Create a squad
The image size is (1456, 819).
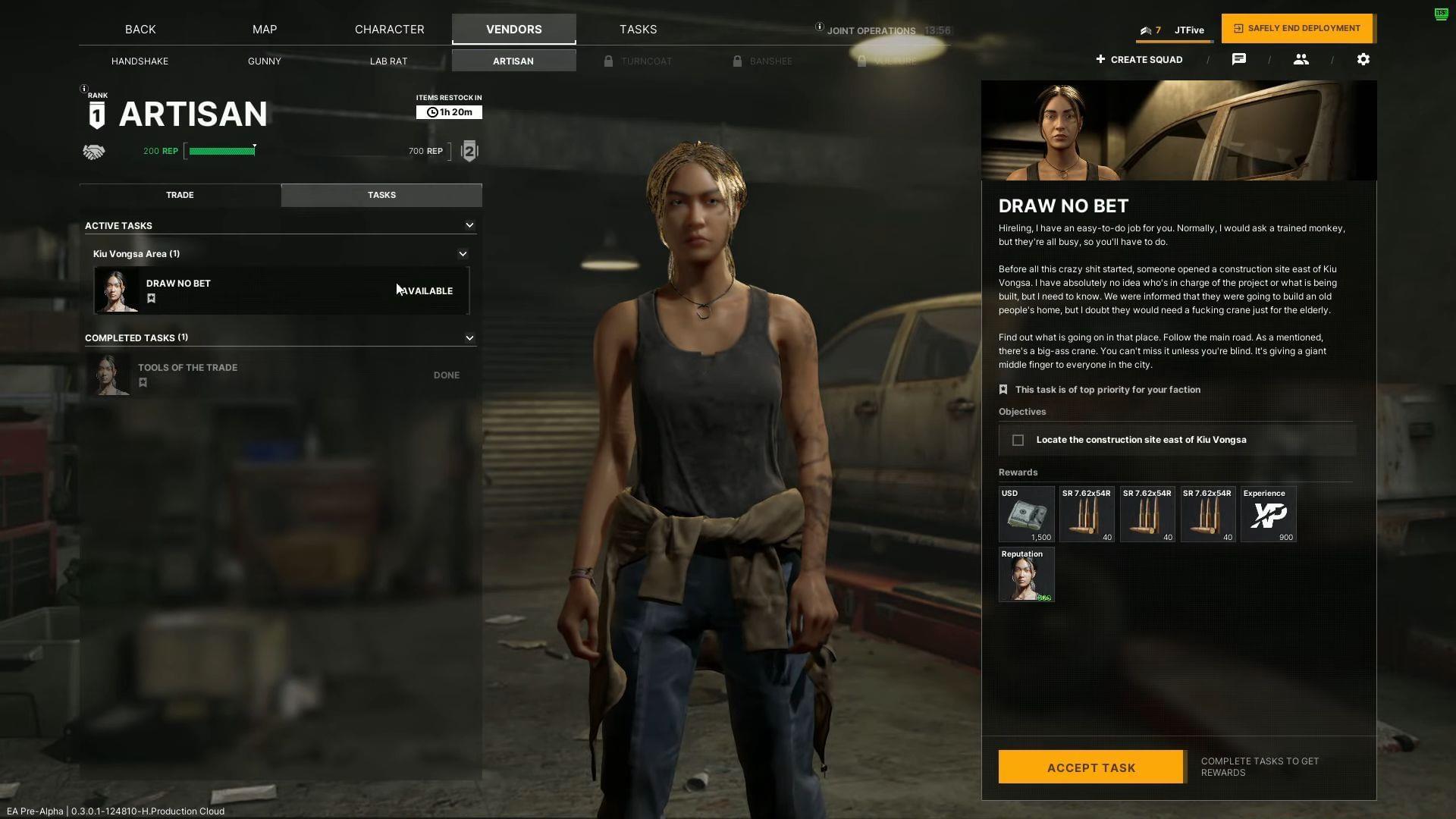point(1139,59)
